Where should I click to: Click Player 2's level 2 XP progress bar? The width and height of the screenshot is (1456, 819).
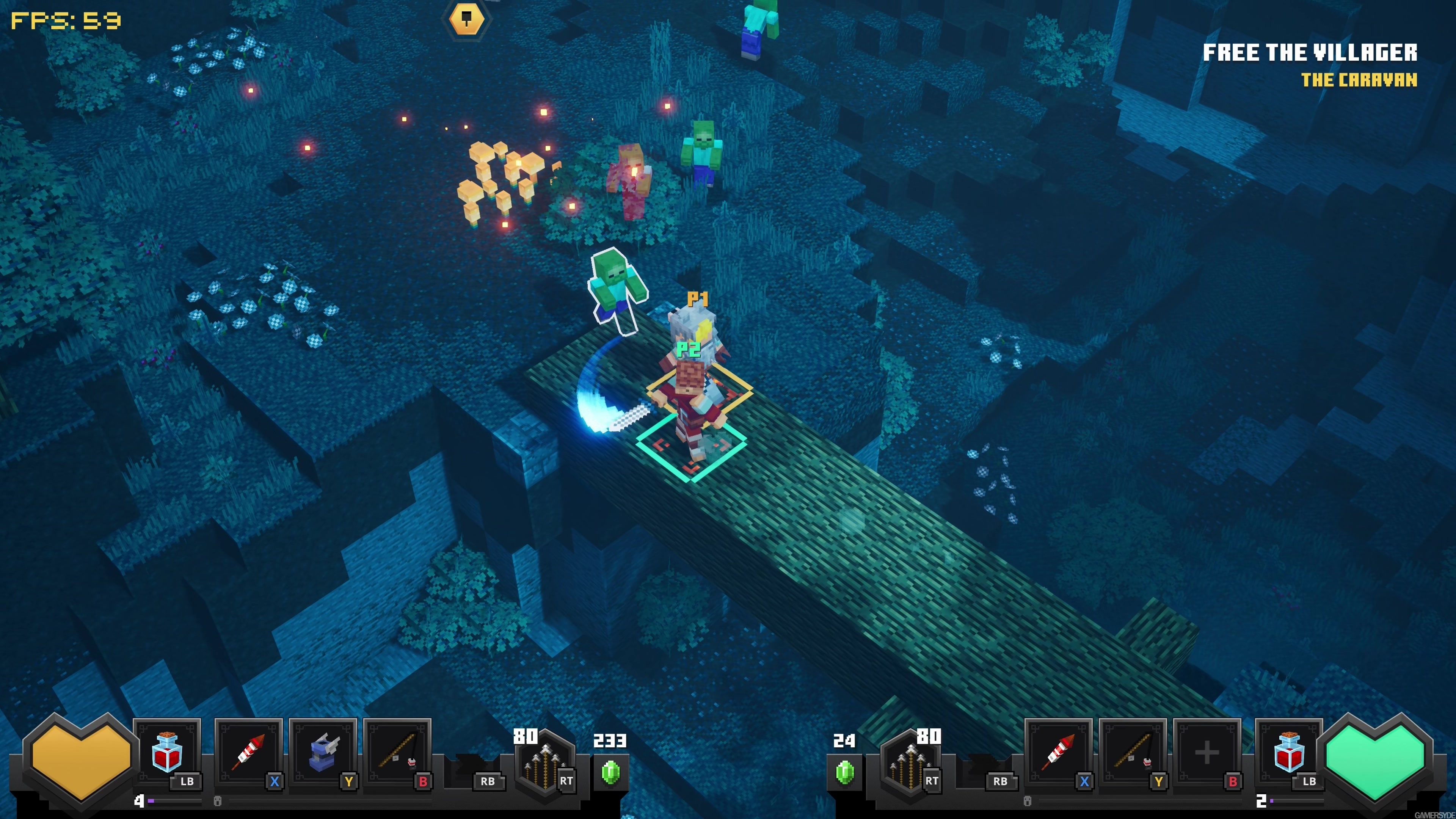click(1289, 801)
